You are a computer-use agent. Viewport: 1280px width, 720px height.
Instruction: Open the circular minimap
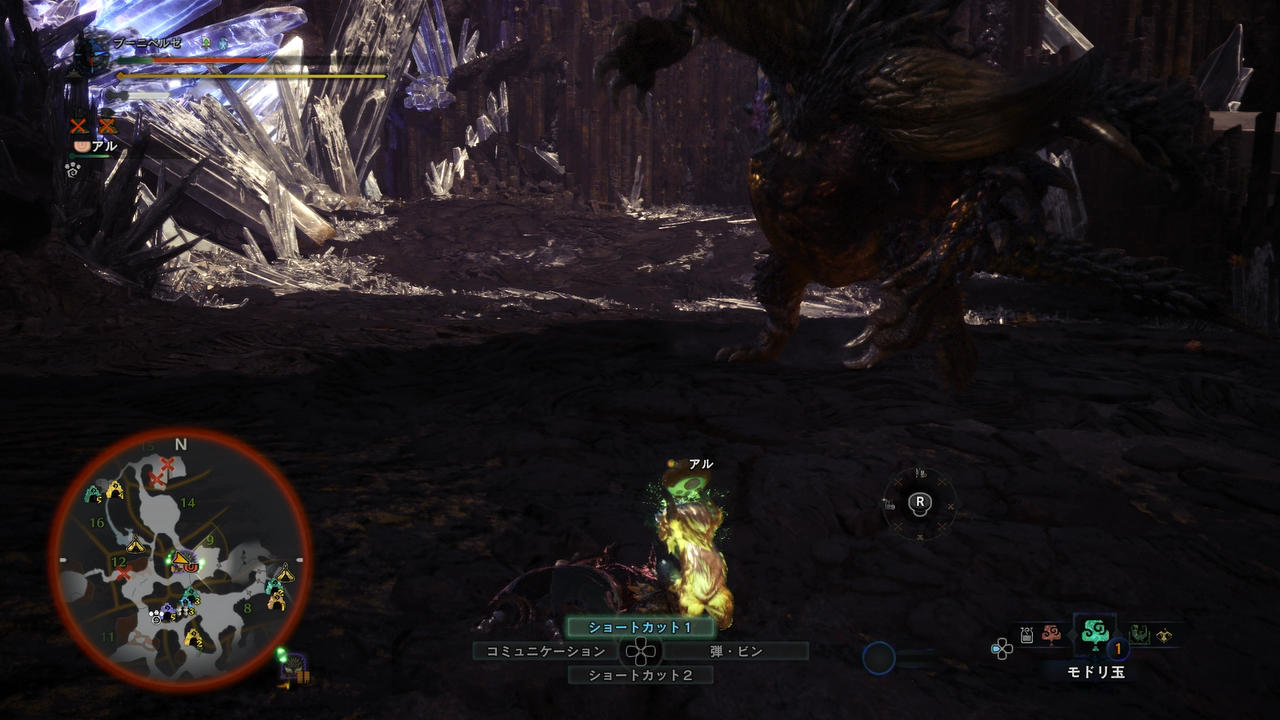[180, 561]
